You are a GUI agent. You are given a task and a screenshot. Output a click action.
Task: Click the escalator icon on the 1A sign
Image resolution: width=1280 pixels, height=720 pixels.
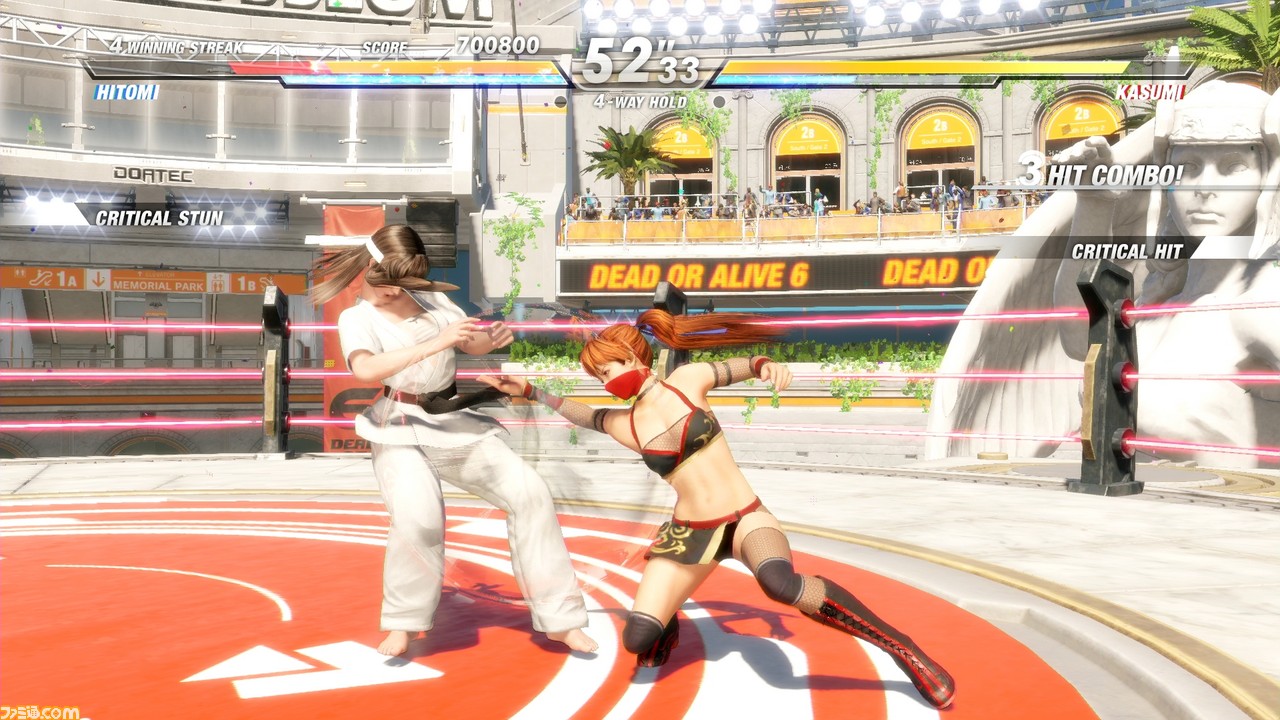(43, 278)
